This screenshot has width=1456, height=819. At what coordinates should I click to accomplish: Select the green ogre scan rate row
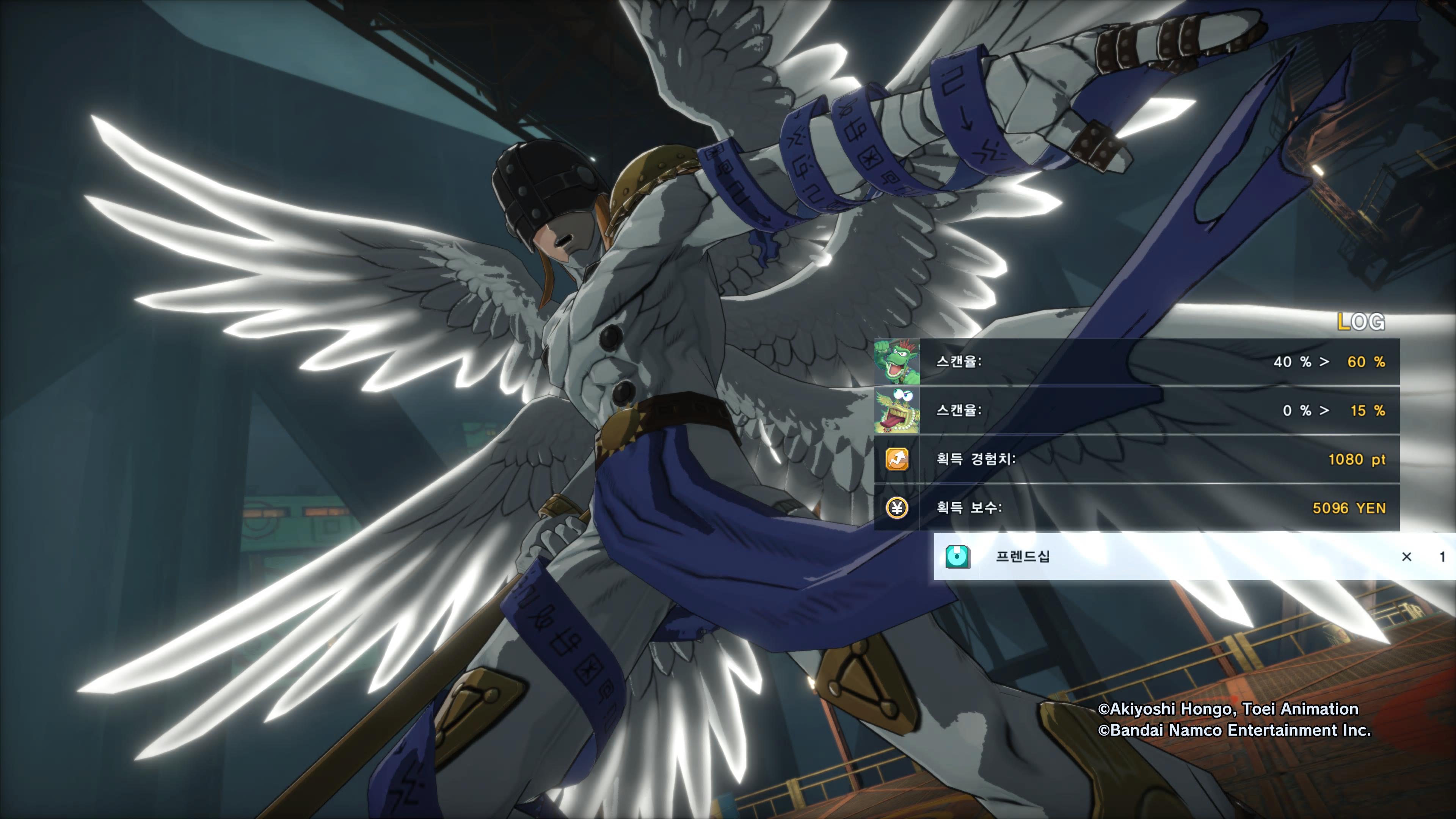point(1136,362)
